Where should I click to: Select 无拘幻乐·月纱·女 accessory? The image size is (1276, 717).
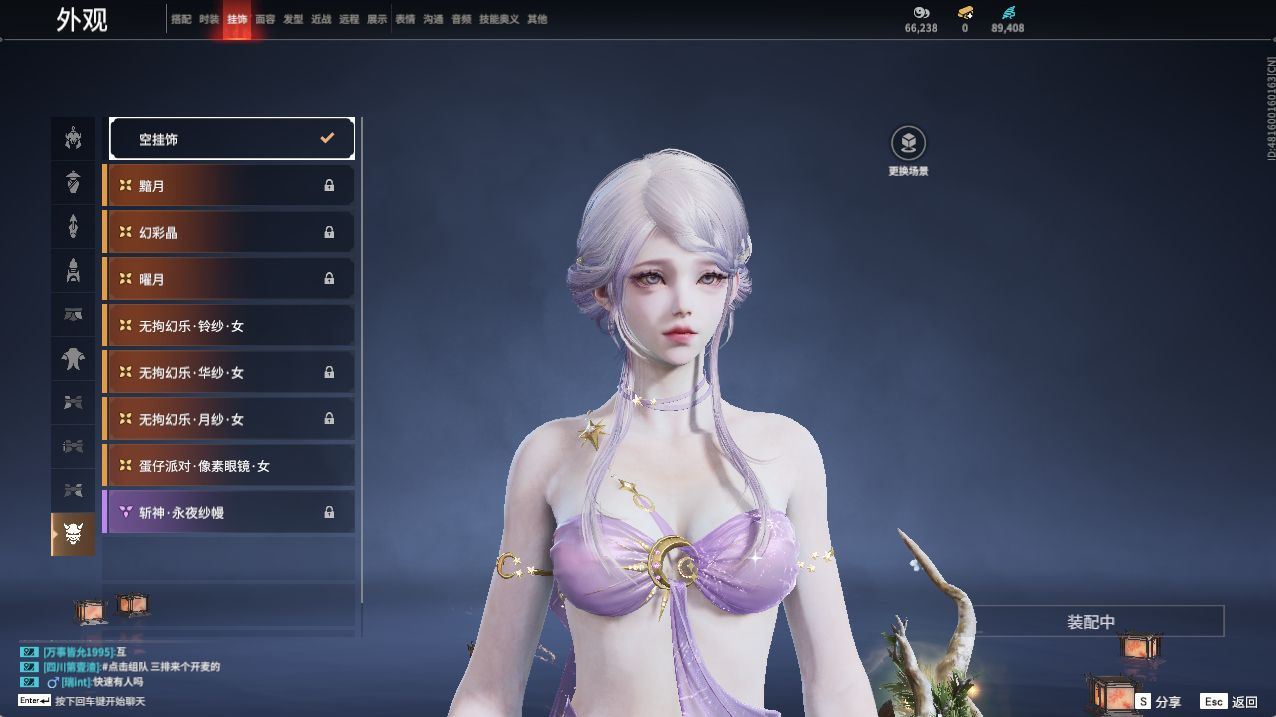229,419
